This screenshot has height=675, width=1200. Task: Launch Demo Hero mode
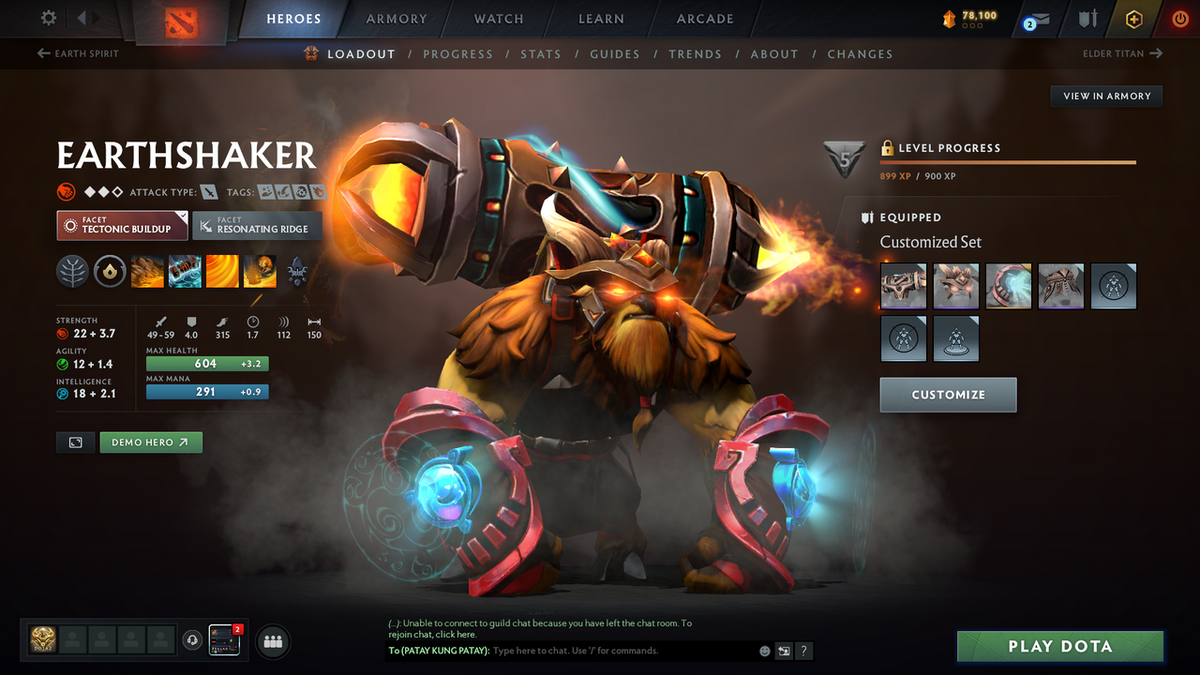[x=150, y=442]
